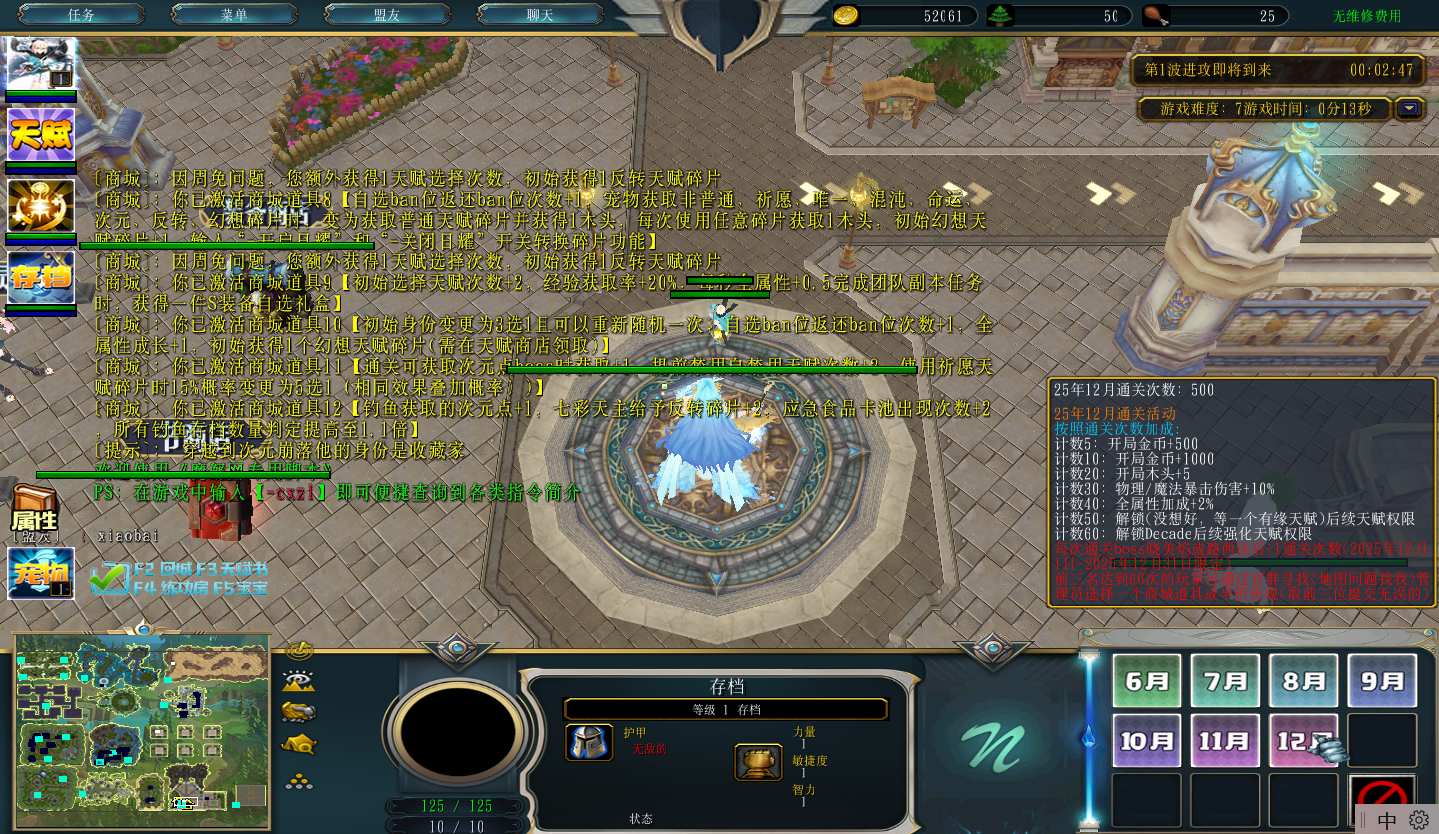
Task: Select the hero portrait icon
Action: click(41, 63)
